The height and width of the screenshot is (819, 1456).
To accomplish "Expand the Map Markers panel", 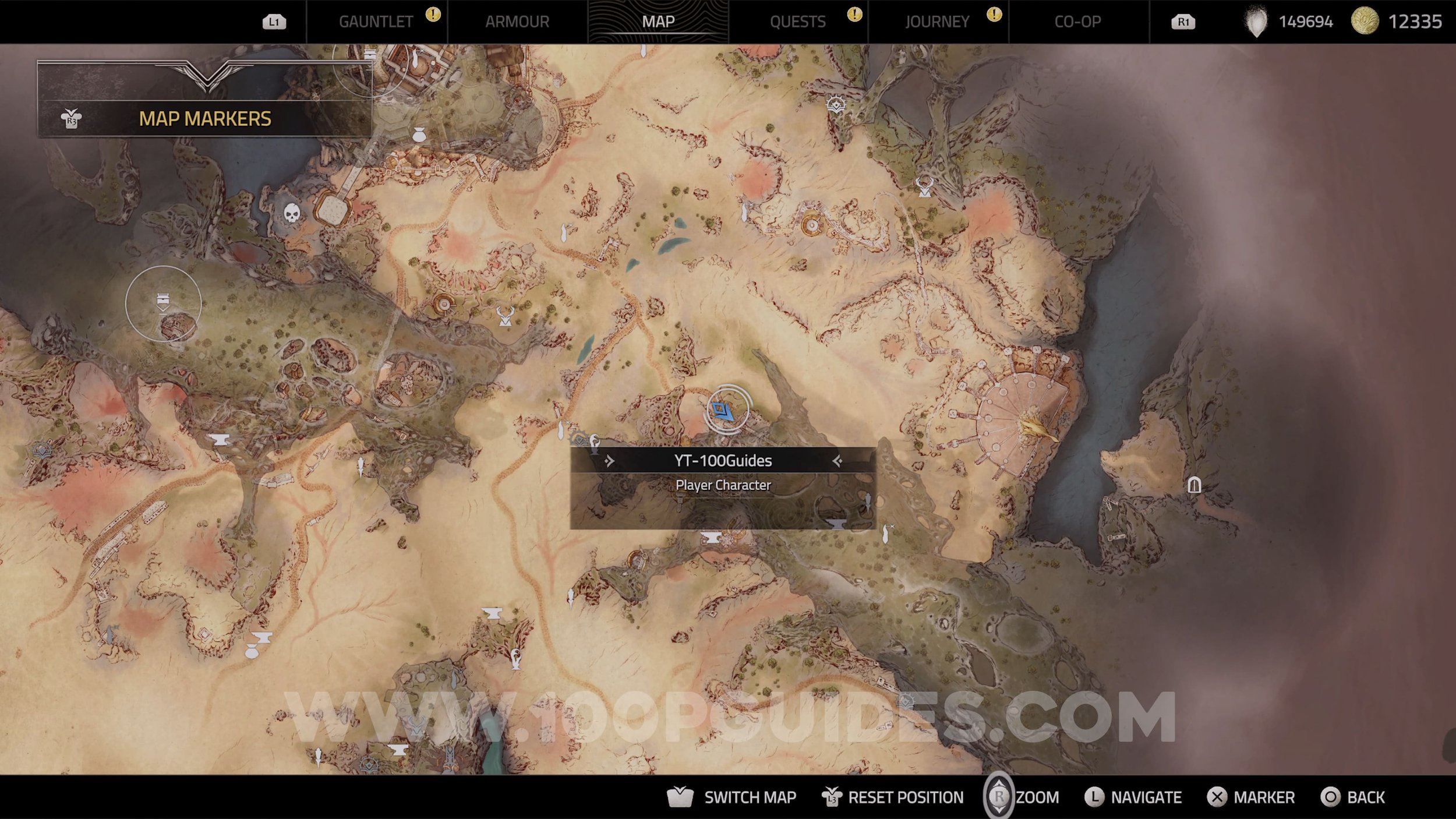I will tap(204, 118).
